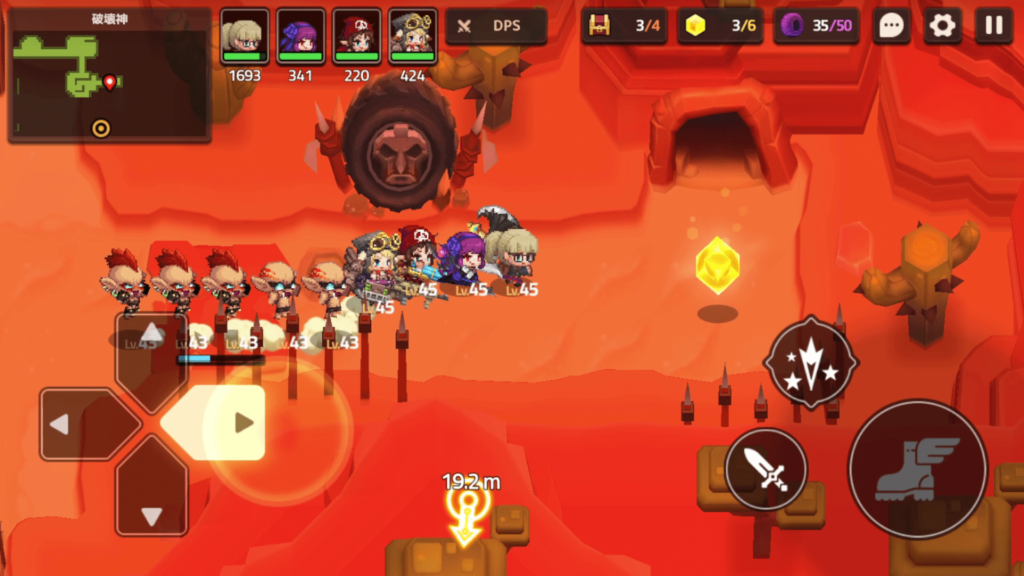Select the purple-haired hero portrait
The width and height of the screenshot is (1024, 576).
click(x=301, y=38)
